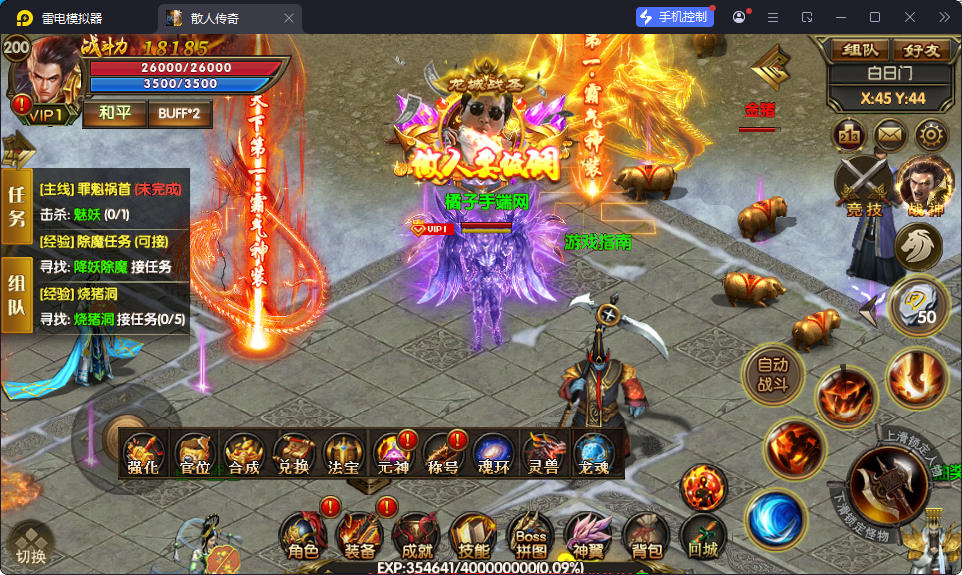Close the 散人传奇 emulator tab
This screenshot has width=962, height=575.
pos(289,18)
